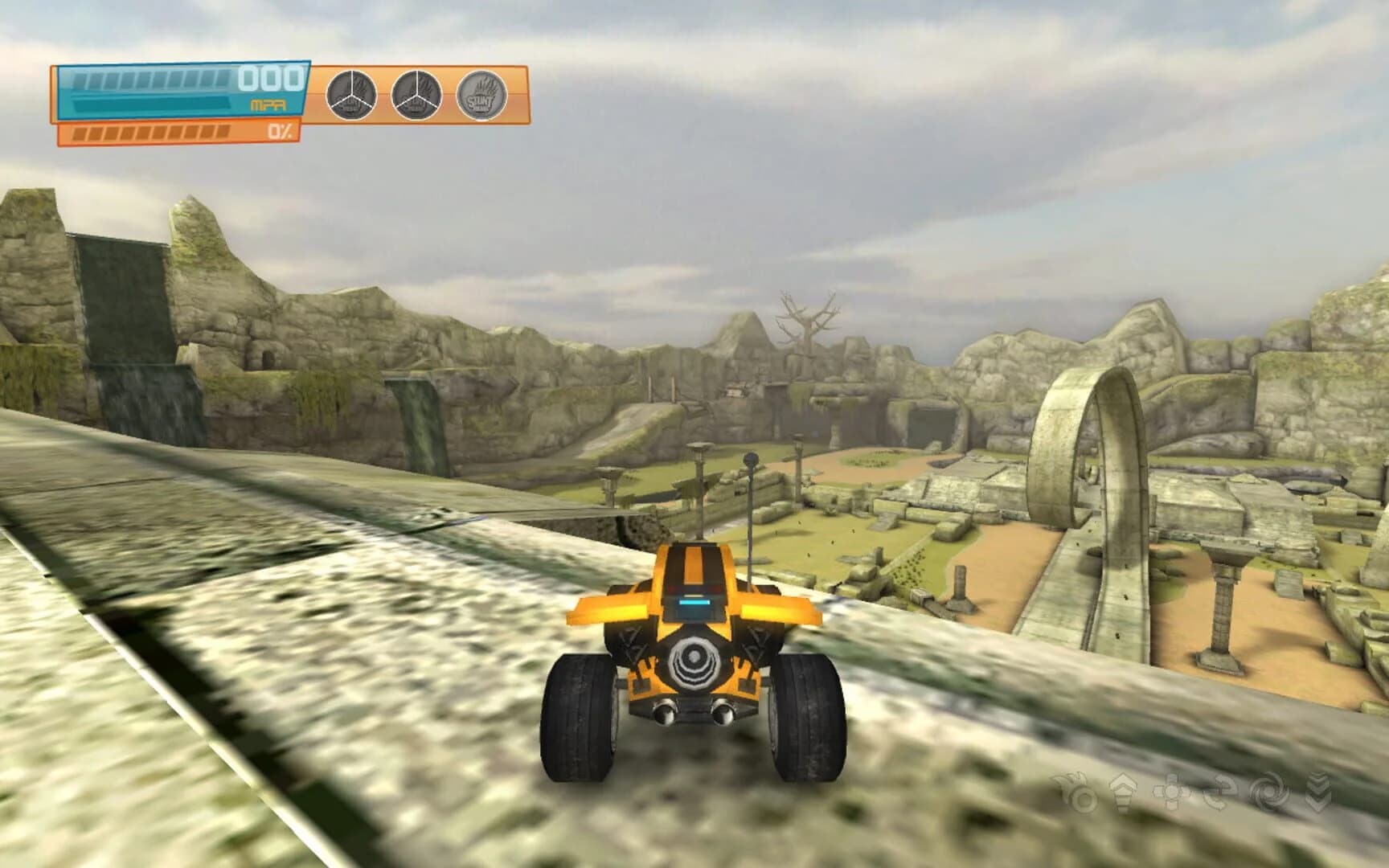Select the directional pad stunt icon
This screenshot has height=868, width=1389.
point(1172,793)
